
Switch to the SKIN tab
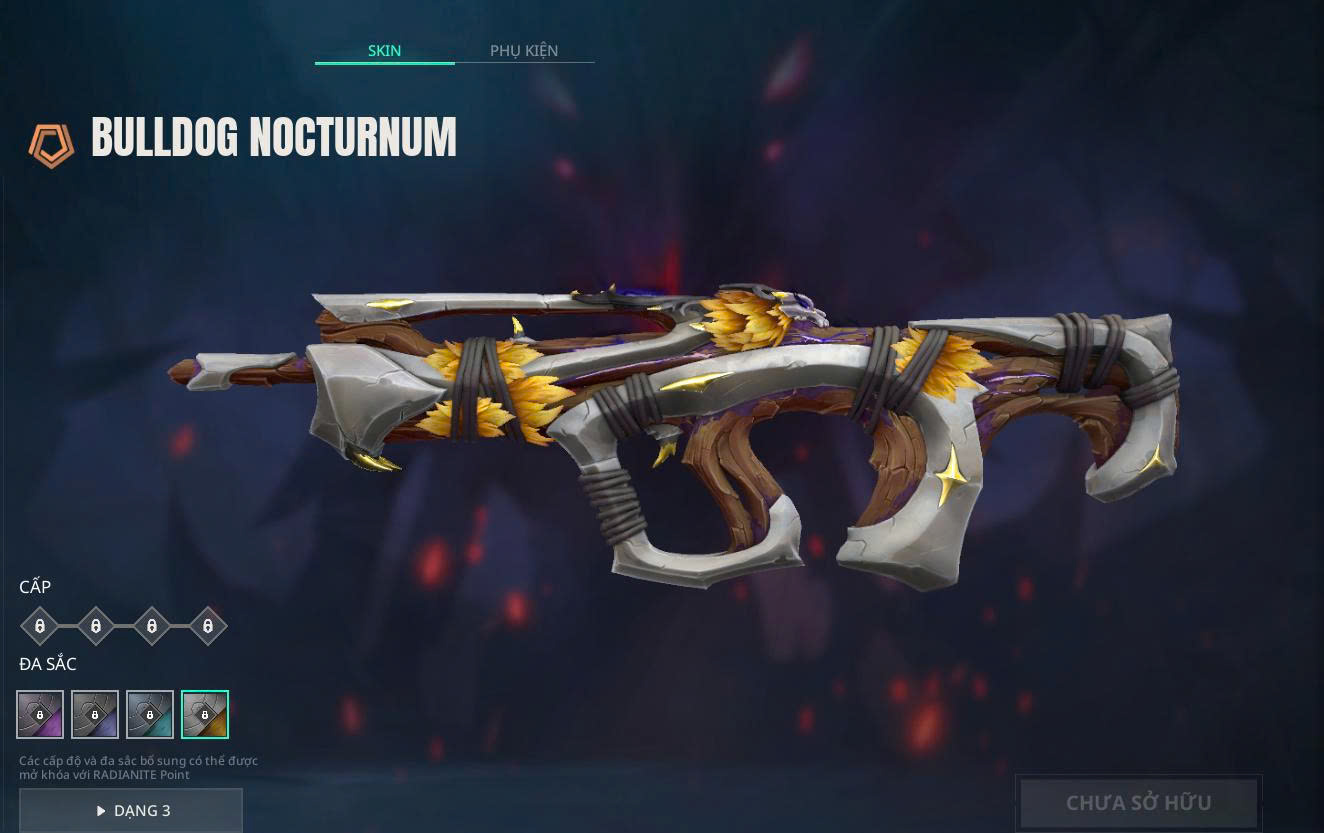[x=384, y=50]
